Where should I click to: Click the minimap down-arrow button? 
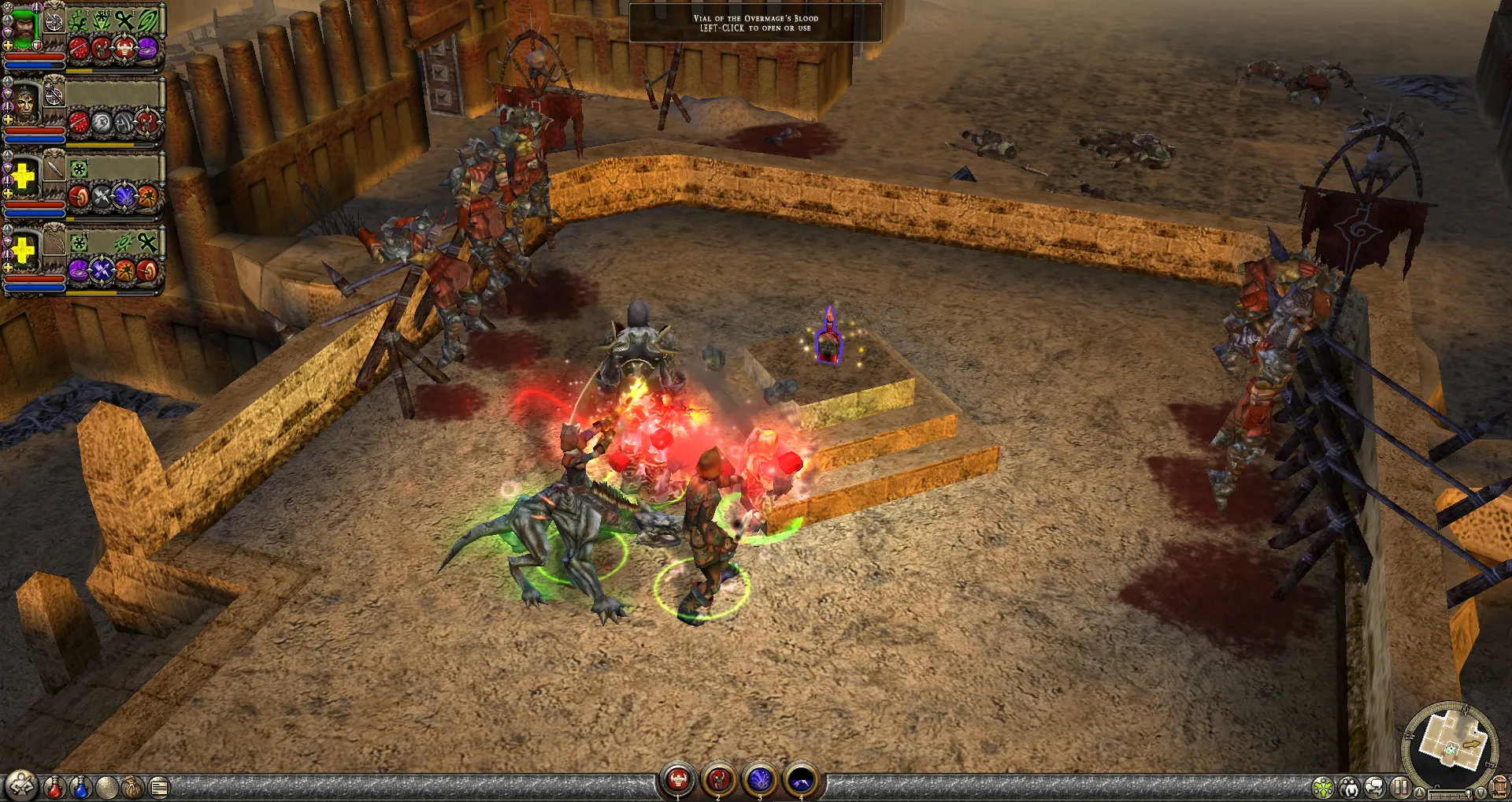pos(1481,793)
